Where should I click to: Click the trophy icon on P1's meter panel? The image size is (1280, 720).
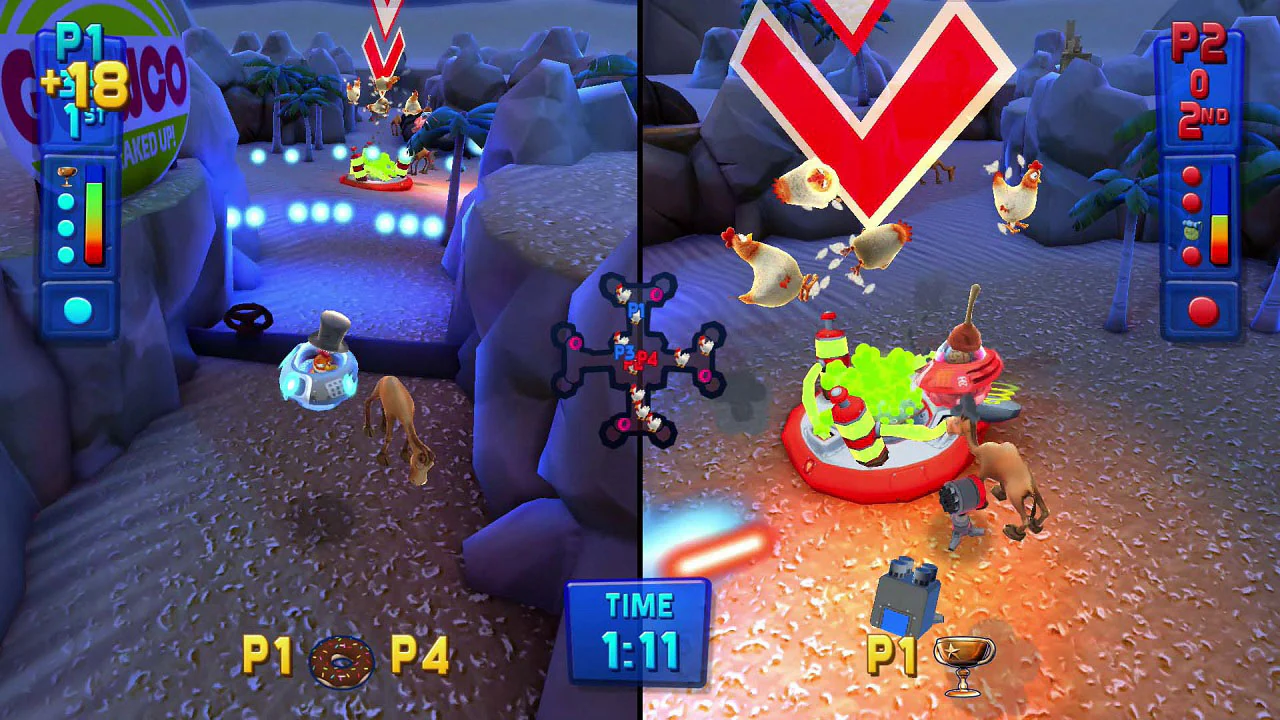[66, 173]
